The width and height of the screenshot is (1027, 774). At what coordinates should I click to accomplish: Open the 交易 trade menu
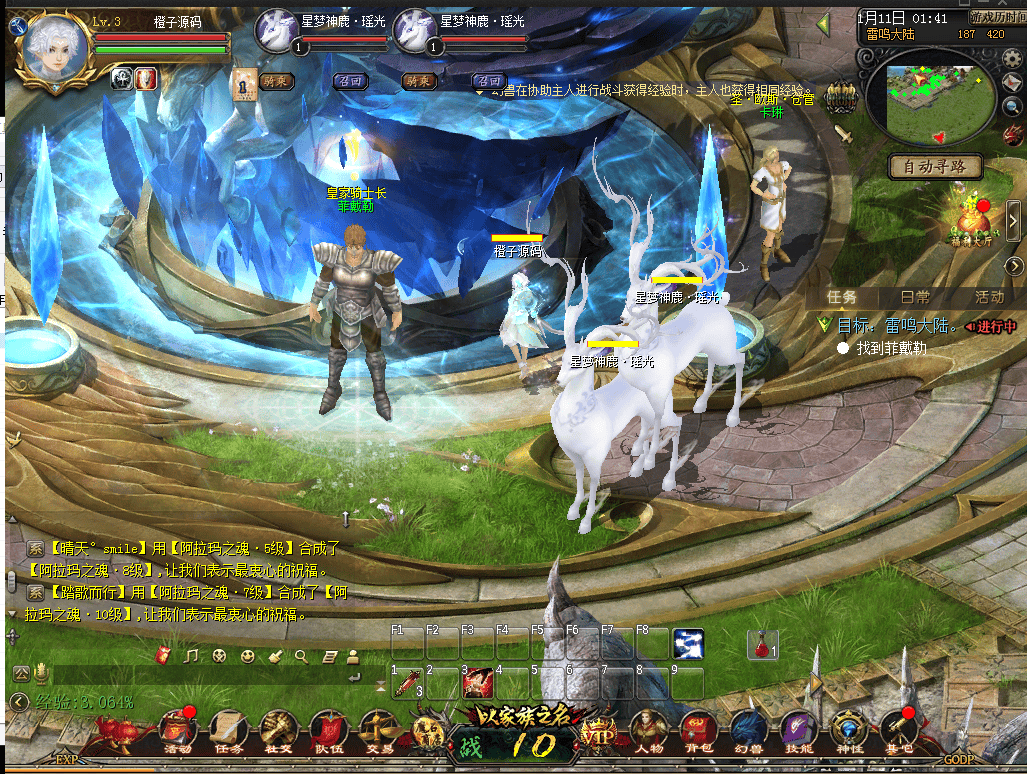(377, 730)
